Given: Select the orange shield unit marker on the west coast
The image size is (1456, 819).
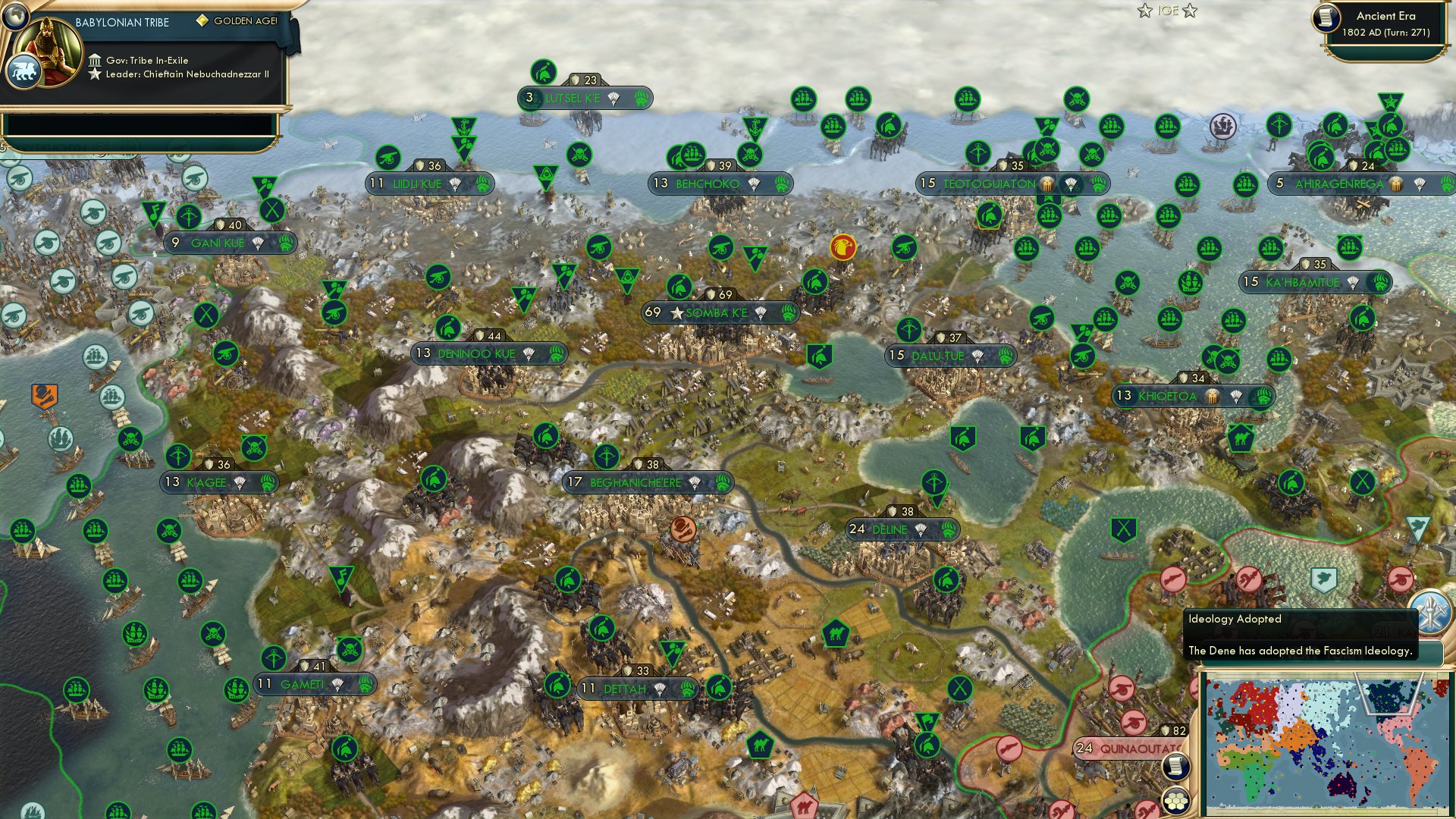Looking at the screenshot, I should [x=43, y=394].
